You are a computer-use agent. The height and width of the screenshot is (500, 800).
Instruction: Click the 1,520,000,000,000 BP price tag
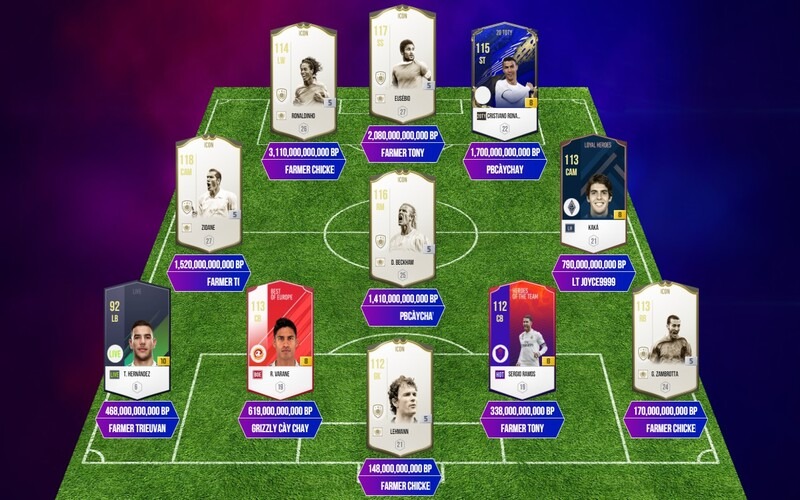(209, 265)
